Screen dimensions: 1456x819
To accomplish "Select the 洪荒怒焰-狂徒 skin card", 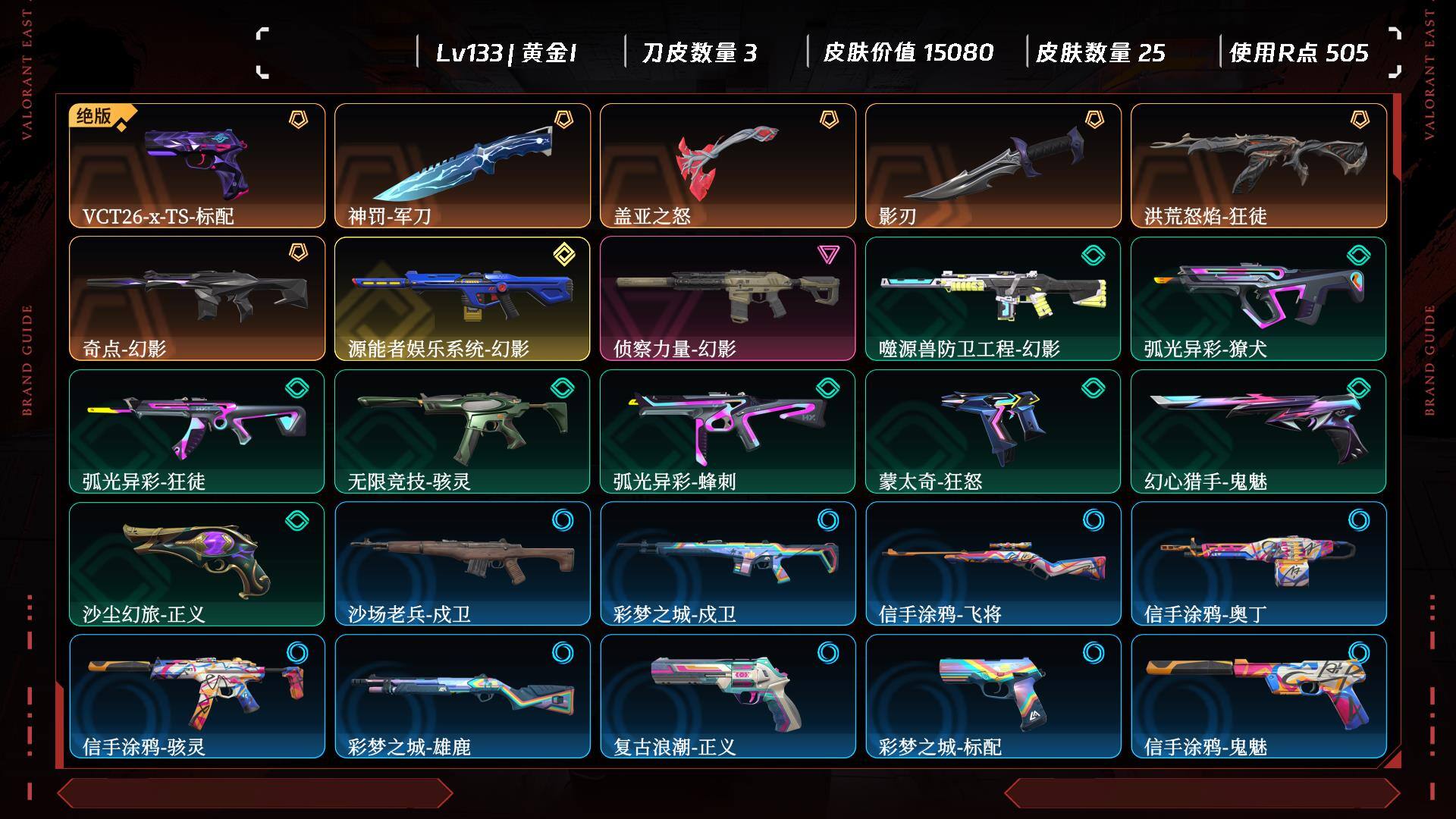I will (x=1259, y=165).
